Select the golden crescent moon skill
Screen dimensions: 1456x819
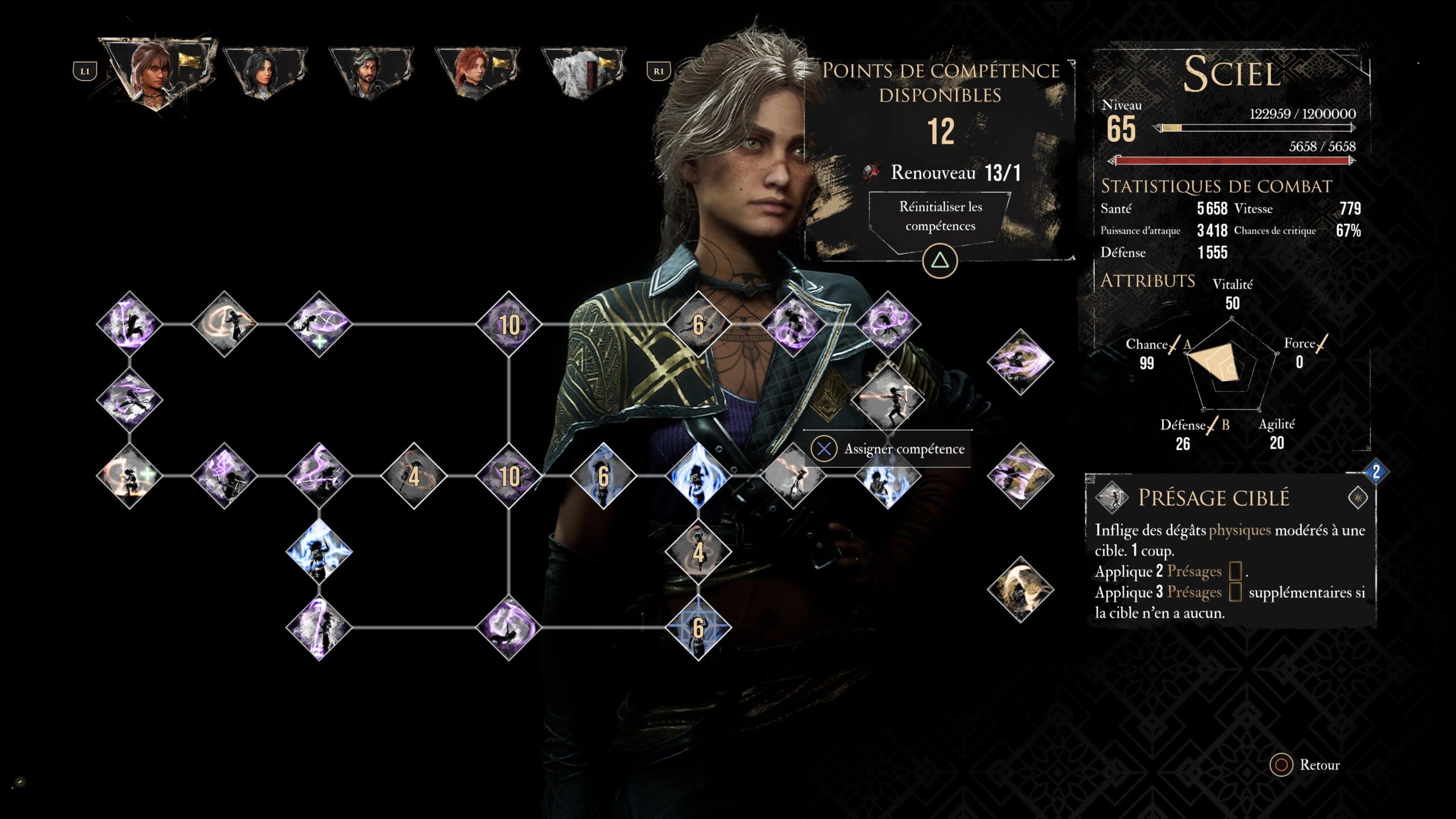pos(1020,589)
